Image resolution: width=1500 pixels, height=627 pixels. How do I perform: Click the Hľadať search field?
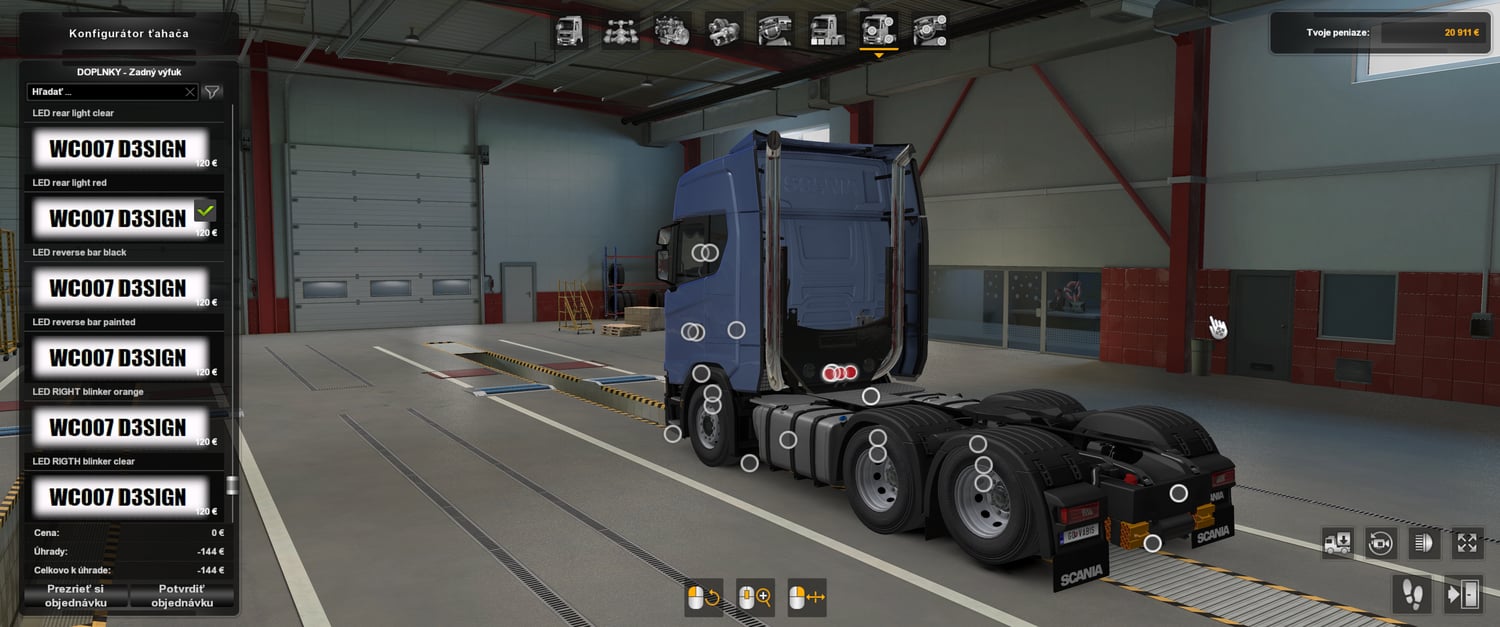[105, 92]
